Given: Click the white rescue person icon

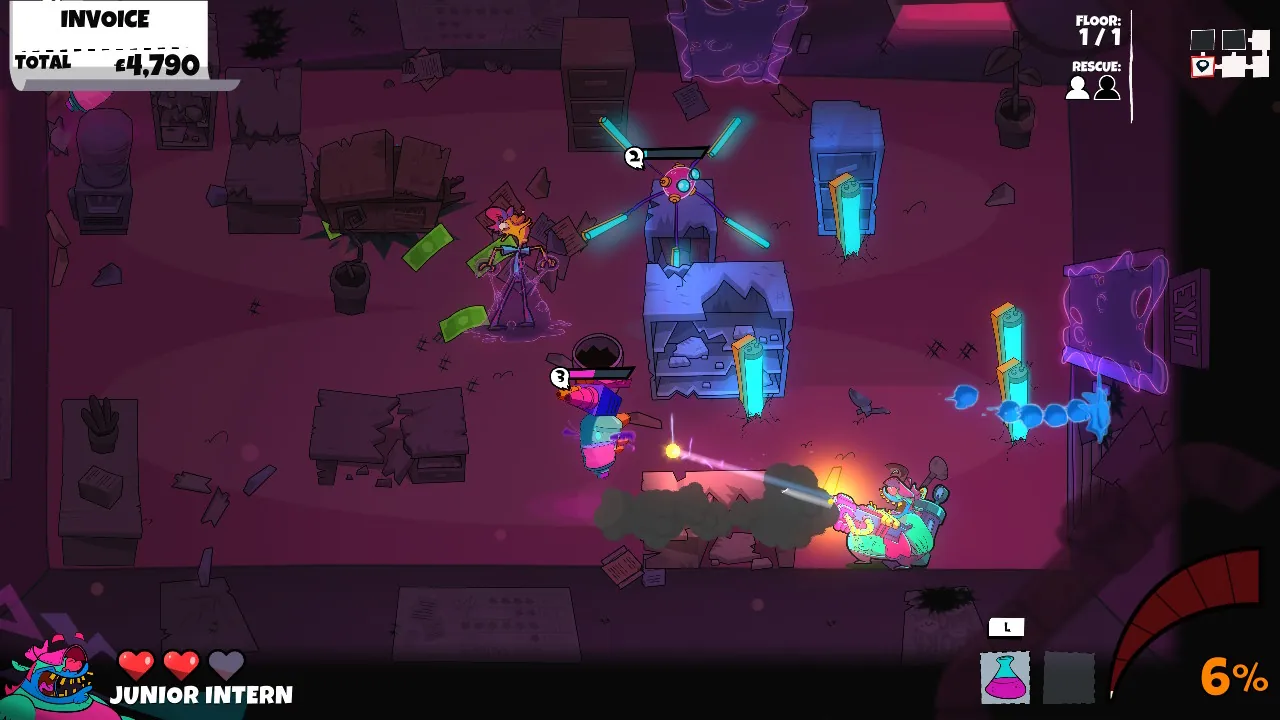Looking at the screenshot, I should 1076,89.
